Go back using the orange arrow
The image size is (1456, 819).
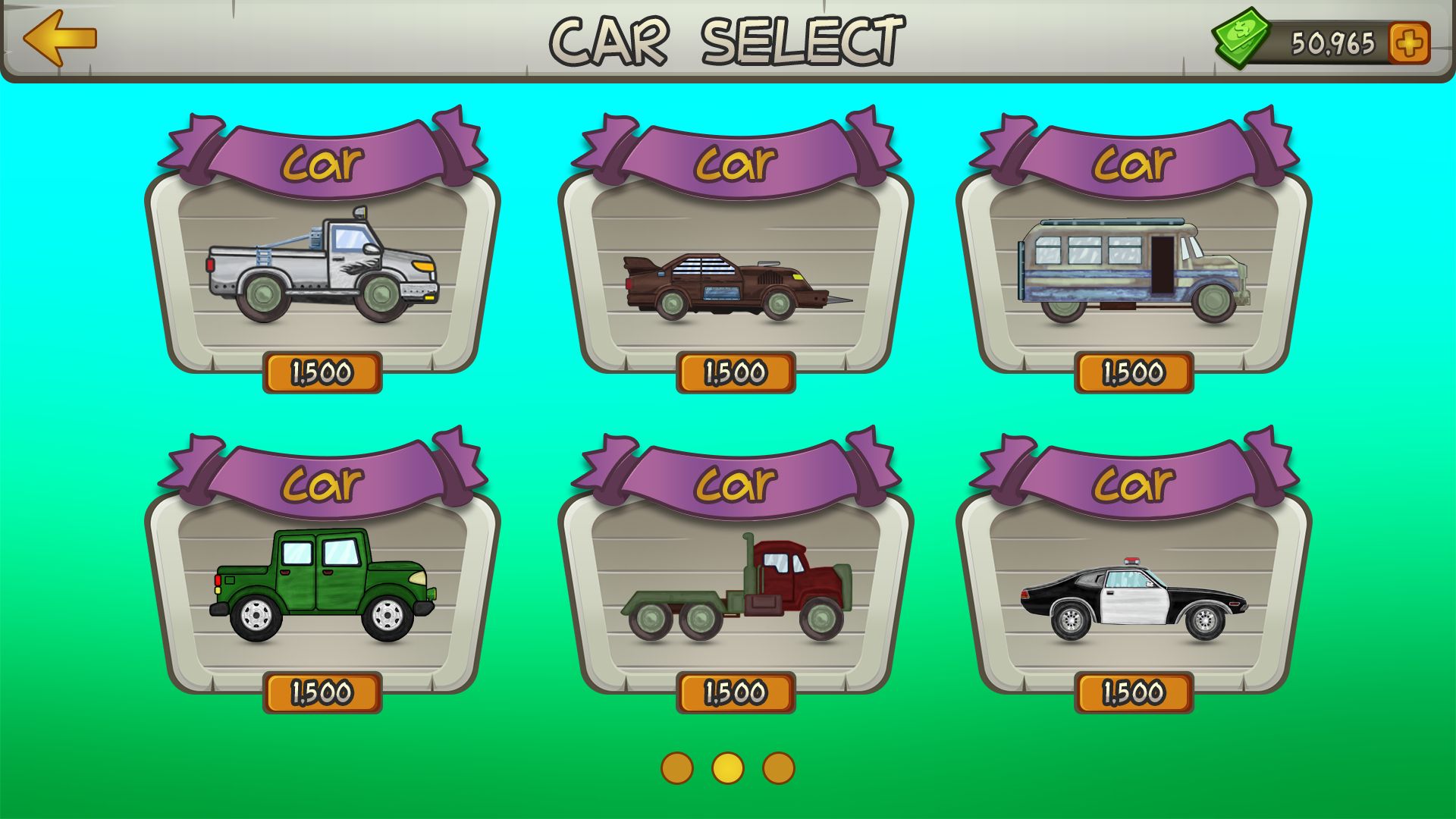click(x=60, y=38)
